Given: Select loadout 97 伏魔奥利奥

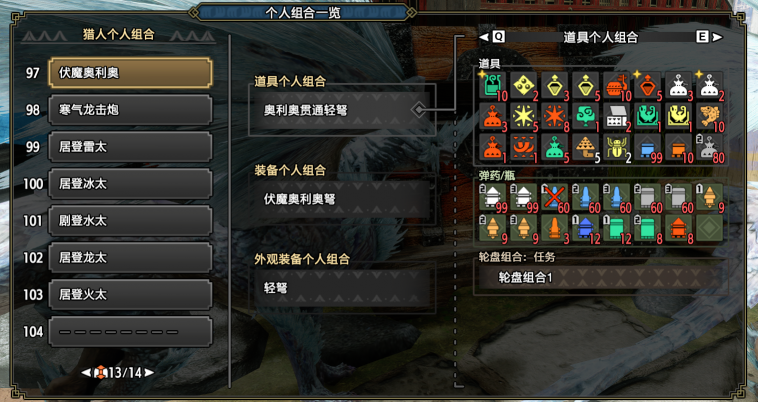Looking at the screenshot, I should (130, 73).
